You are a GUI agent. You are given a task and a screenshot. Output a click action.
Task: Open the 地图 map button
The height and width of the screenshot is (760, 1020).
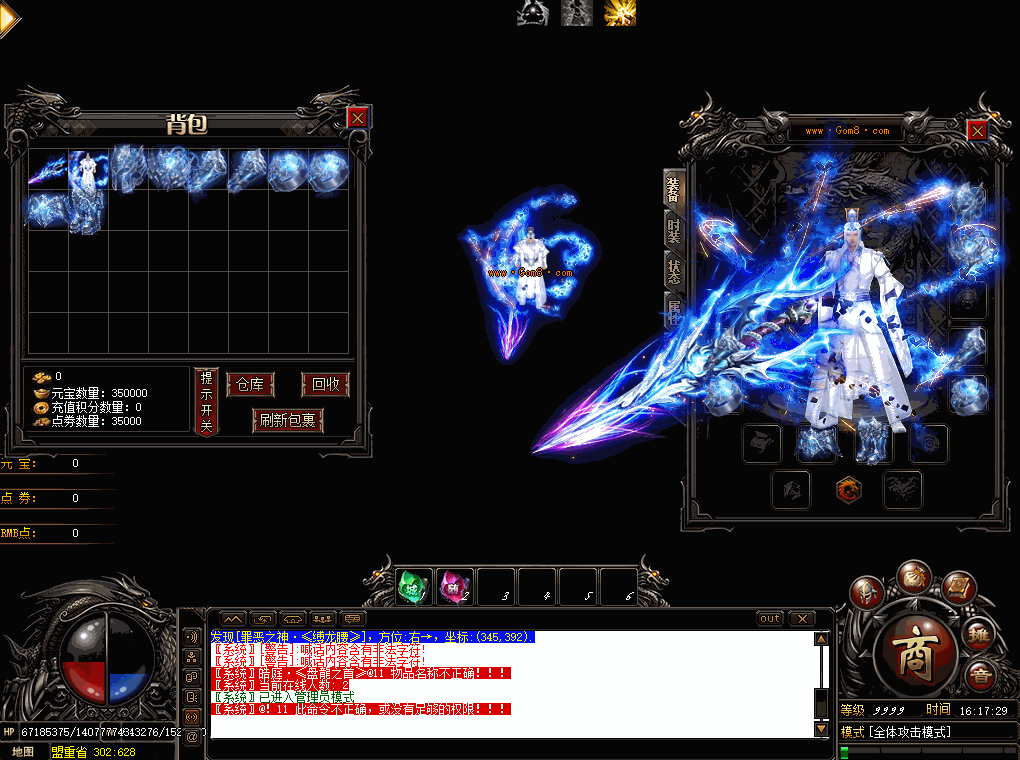coord(22,751)
